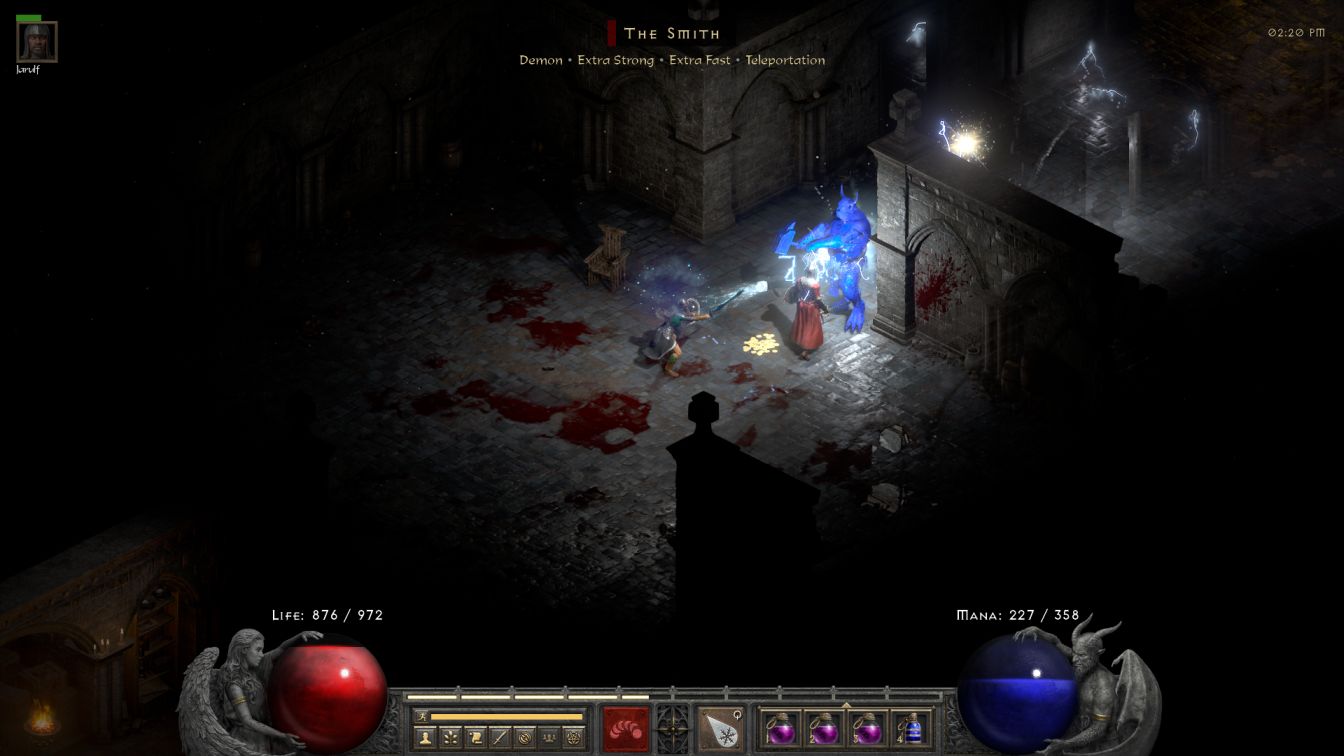The image size is (1344, 756).
Task: Expand the potion belt with the arrow
Action: (x=846, y=704)
